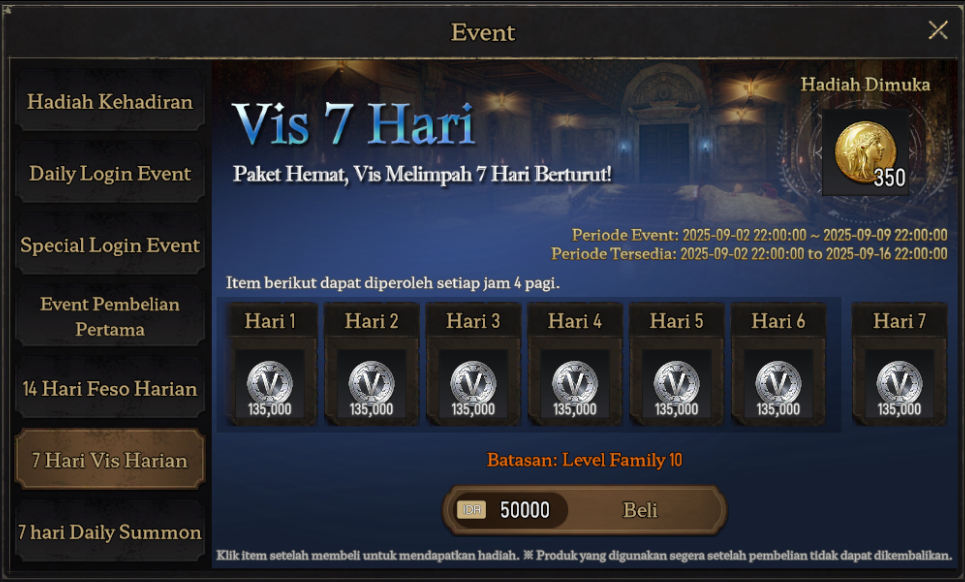965x582 pixels.
Task: Buy the package with the Beli button
Action: (x=640, y=511)
